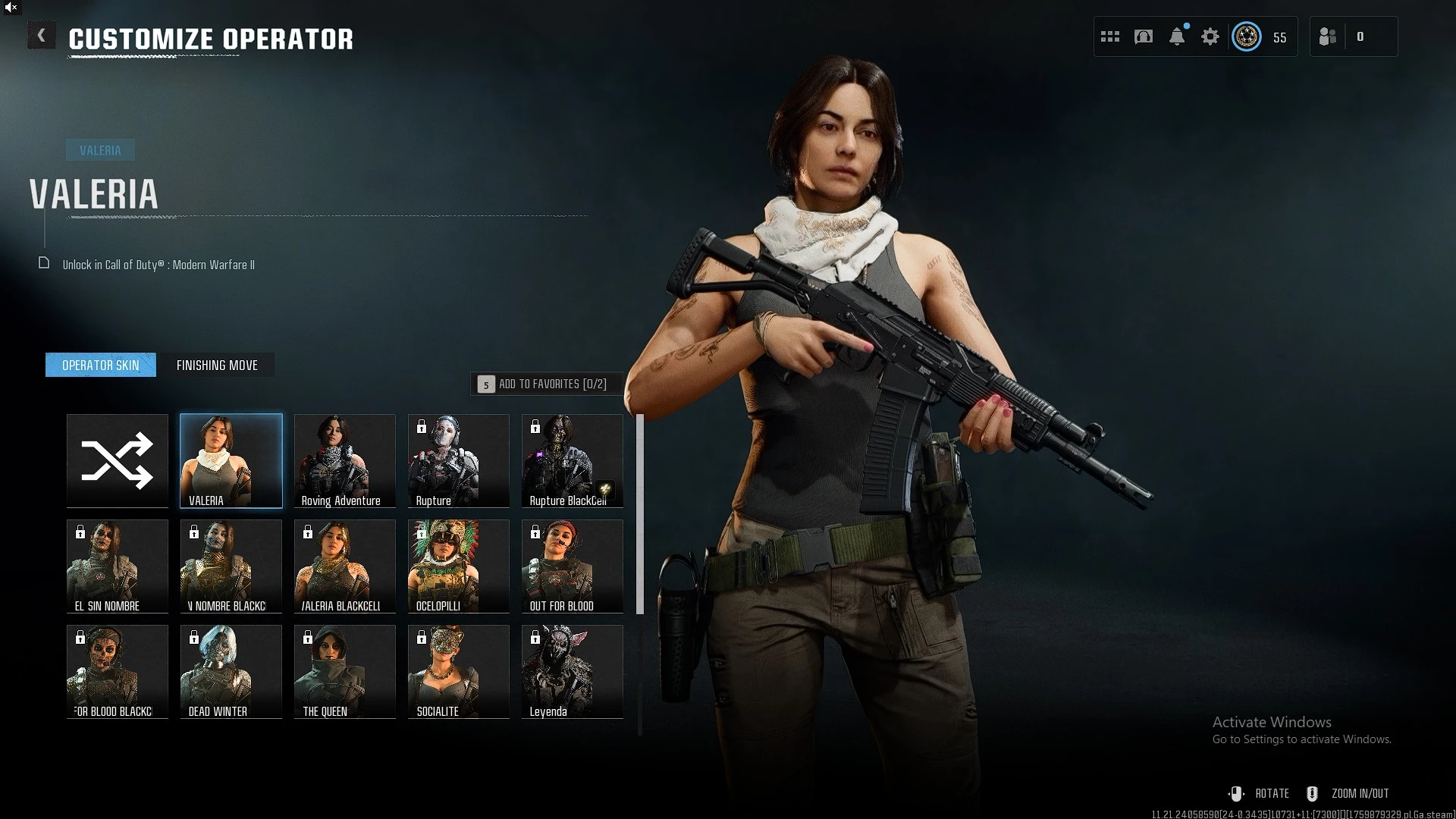The image size is (1456, 819).
Task: Switch to the Finishing Move tab
Action: click(217, 365)
